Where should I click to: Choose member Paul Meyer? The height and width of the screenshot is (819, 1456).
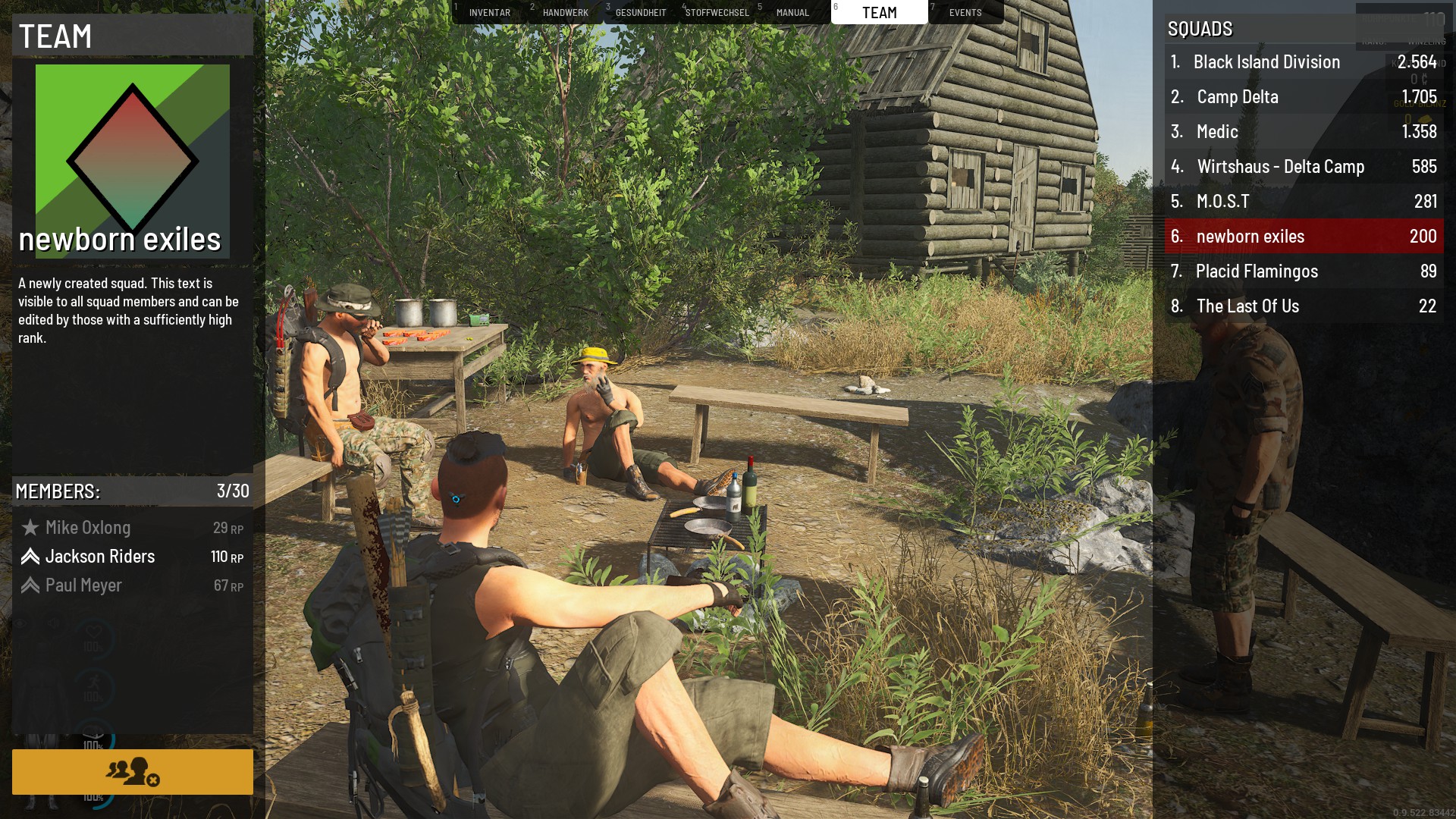coord(83,585)
